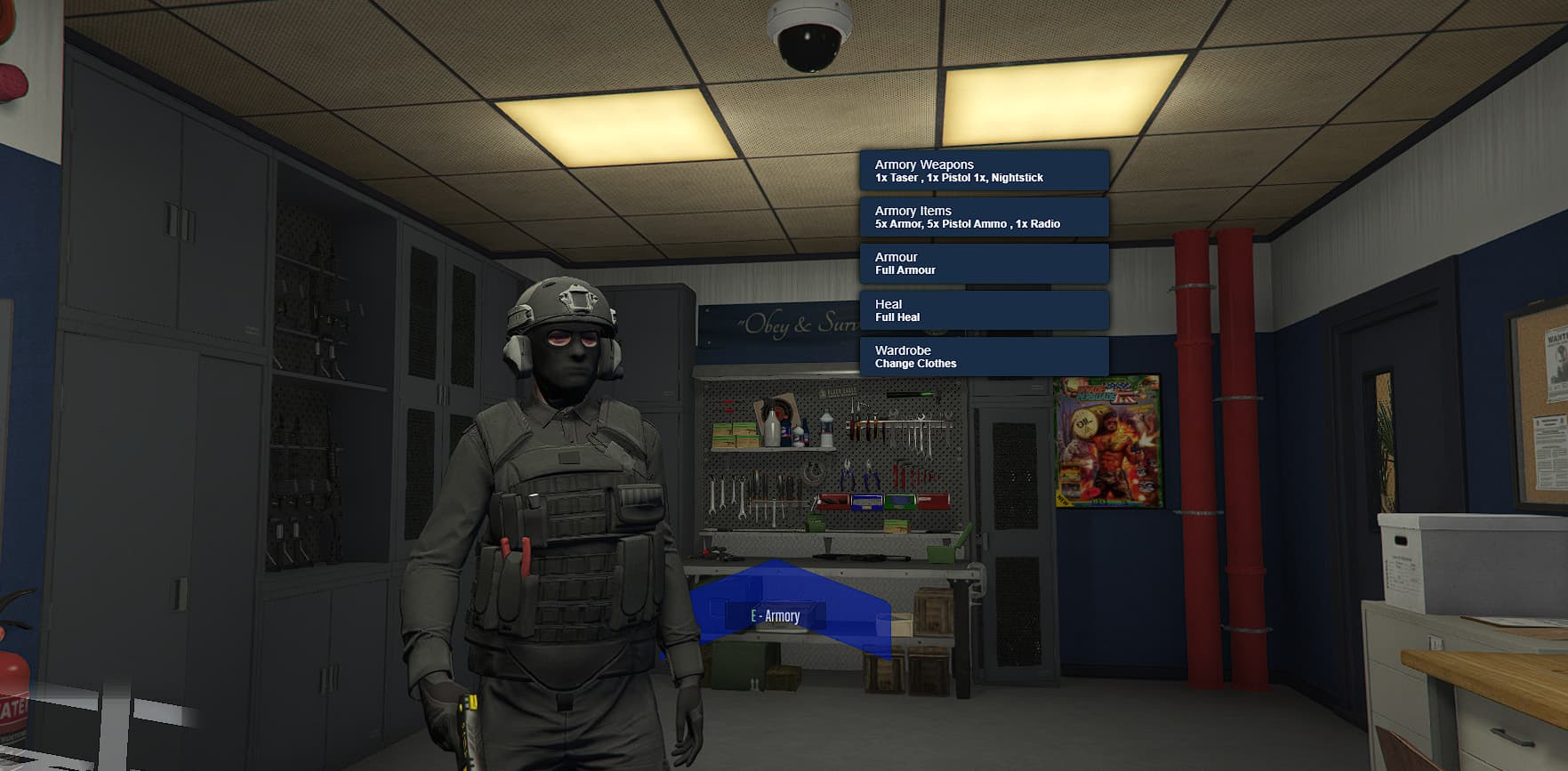Click the E - Armory interaction prompt
The image size is (1568, 771).
(x=776, y=614)
